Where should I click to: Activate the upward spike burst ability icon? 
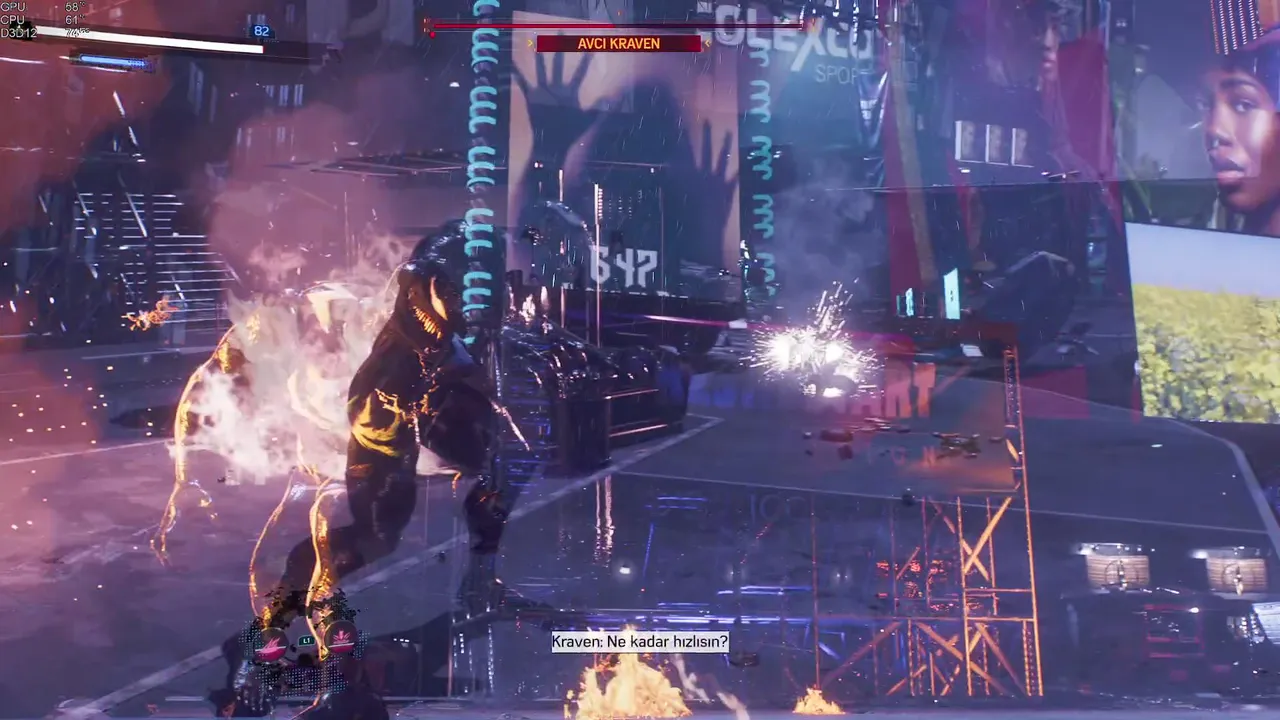coord(341,639)
